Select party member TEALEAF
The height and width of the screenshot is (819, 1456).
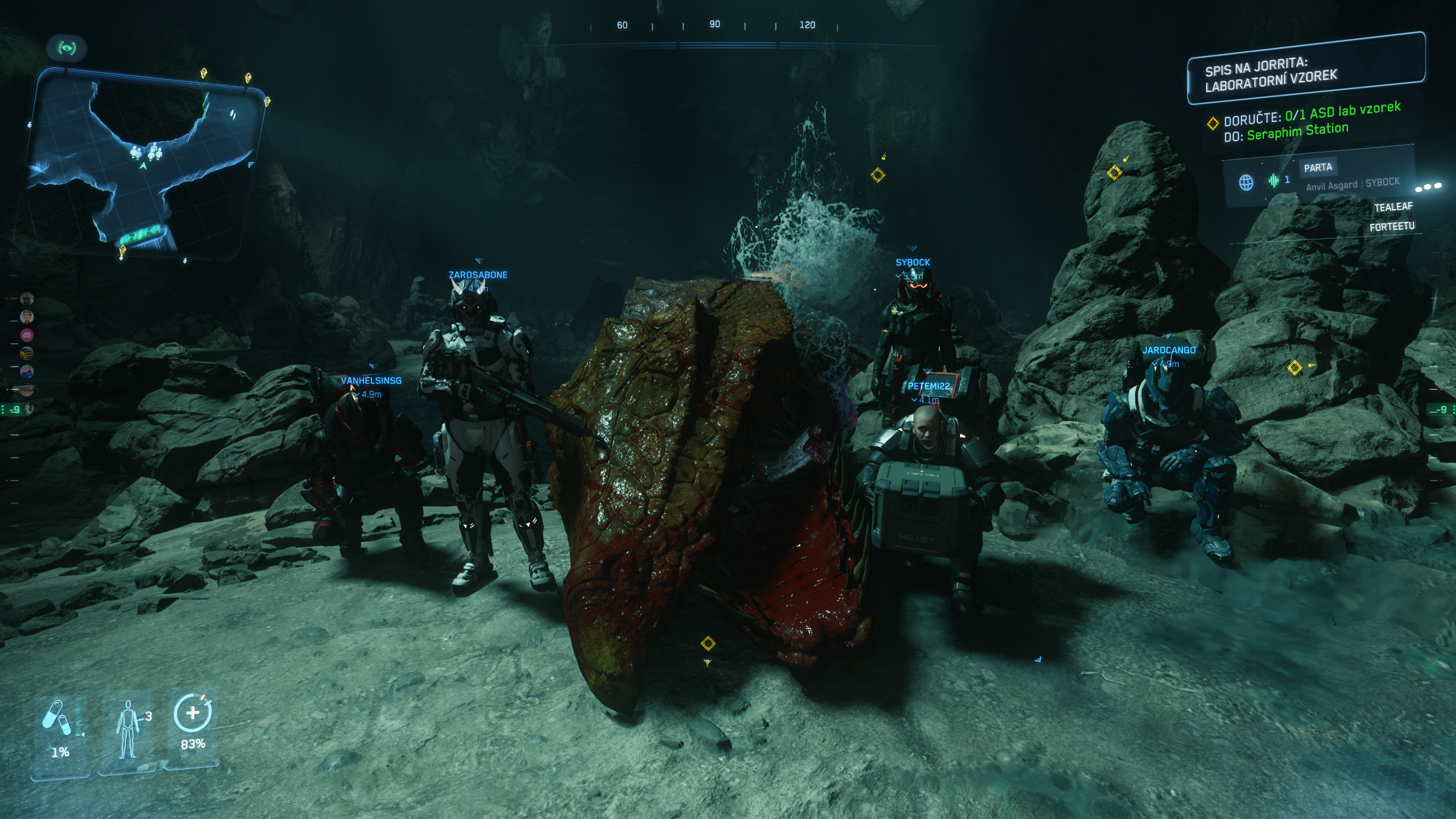click(1393, 207)
